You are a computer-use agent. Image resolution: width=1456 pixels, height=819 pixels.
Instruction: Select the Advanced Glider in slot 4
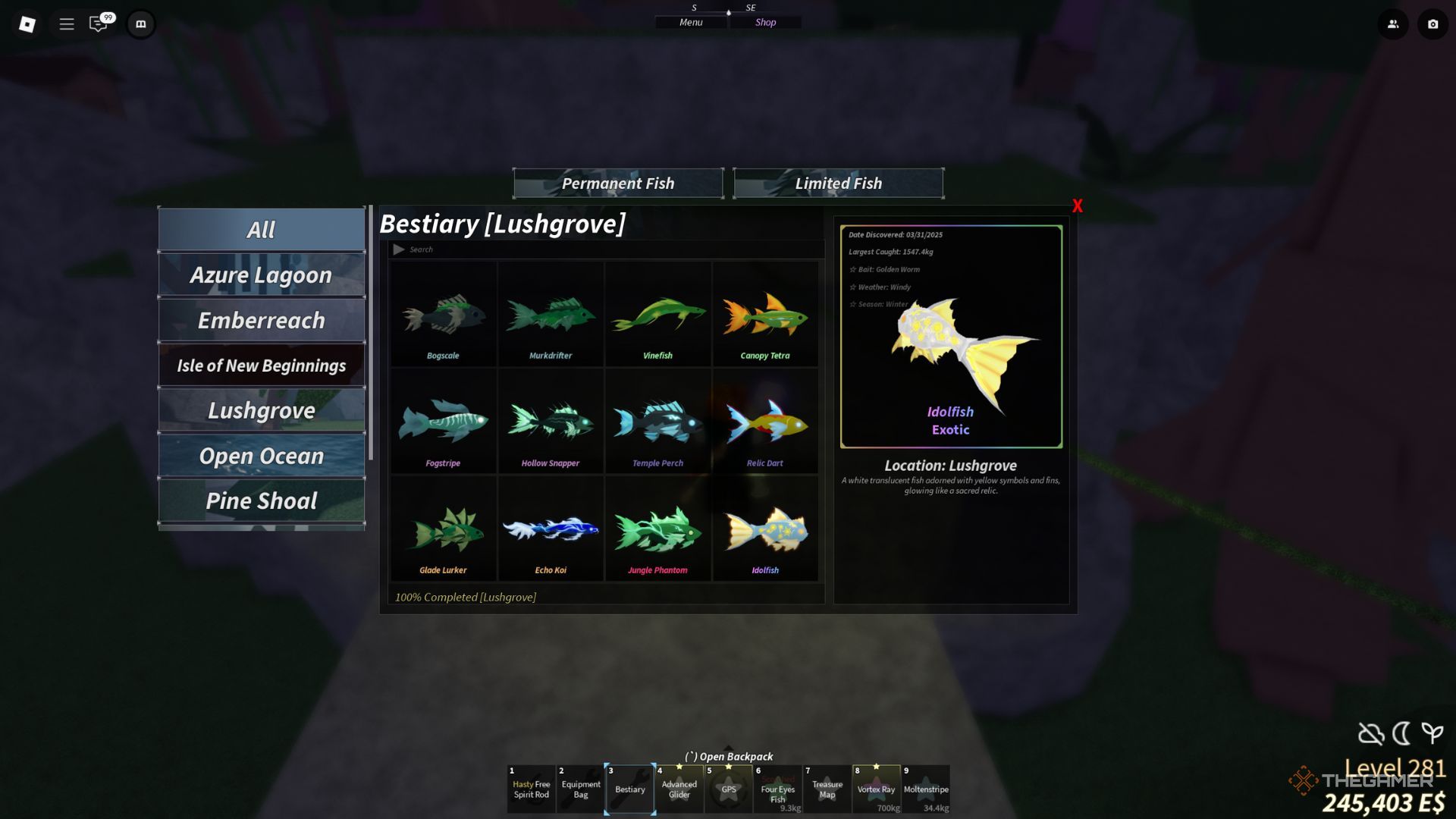tap(679, 789)
